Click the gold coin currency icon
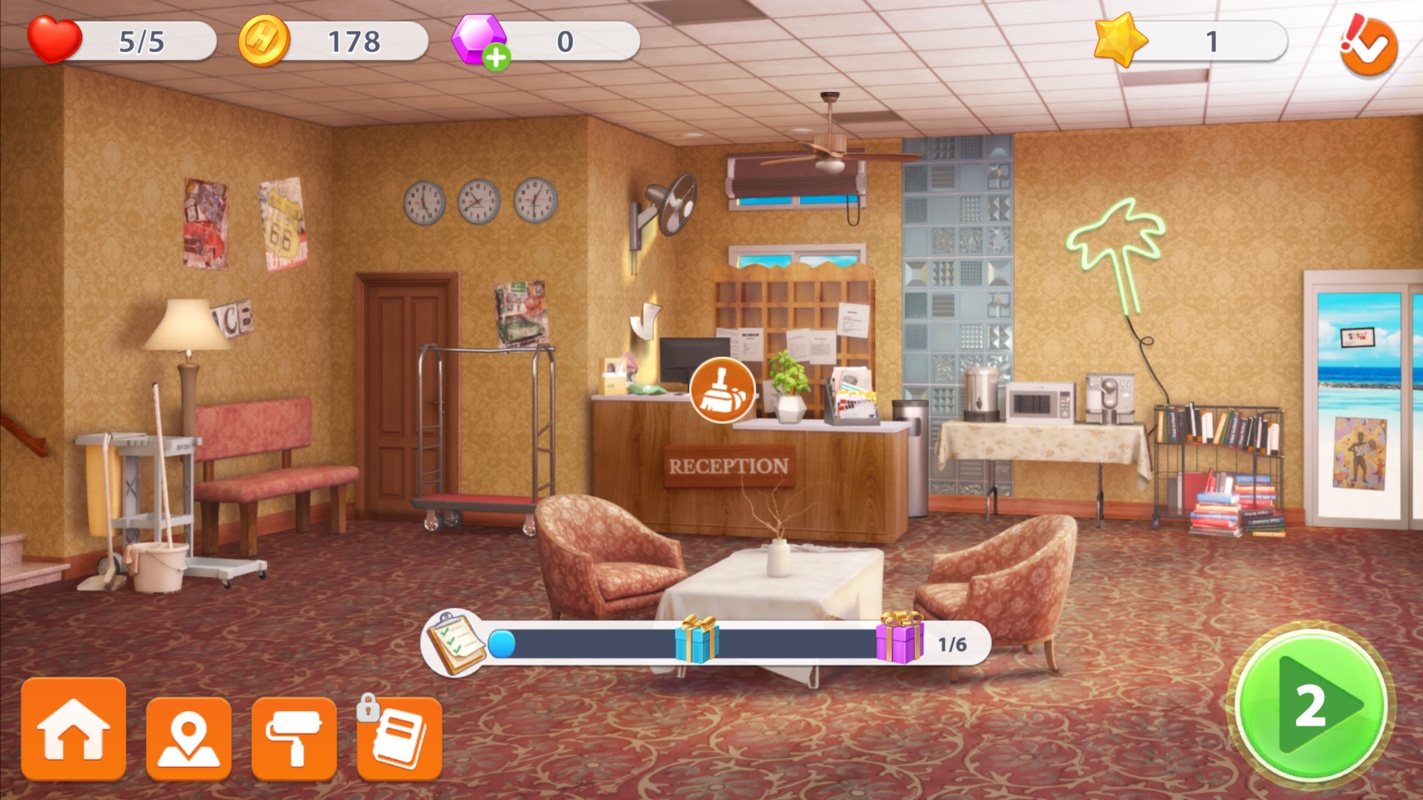Screen dimensions: 1423x800 pyautogui.click(x=265, y=41)
